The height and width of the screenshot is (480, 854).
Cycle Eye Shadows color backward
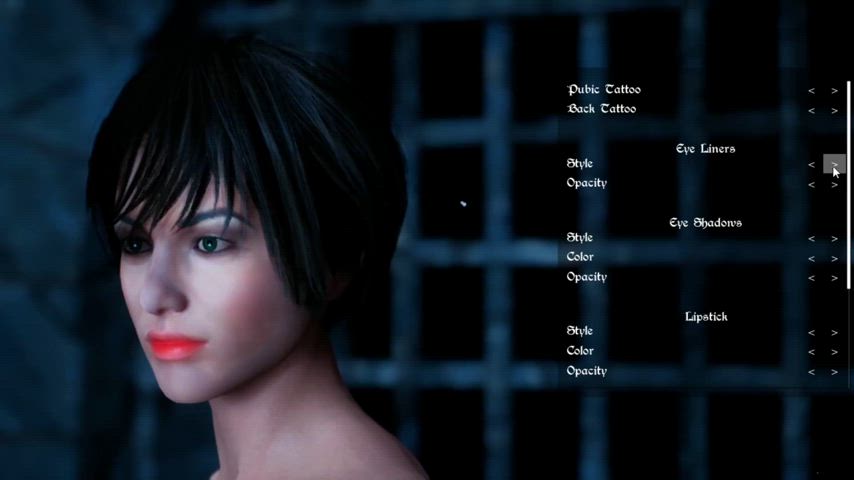(x=812, y=259)
